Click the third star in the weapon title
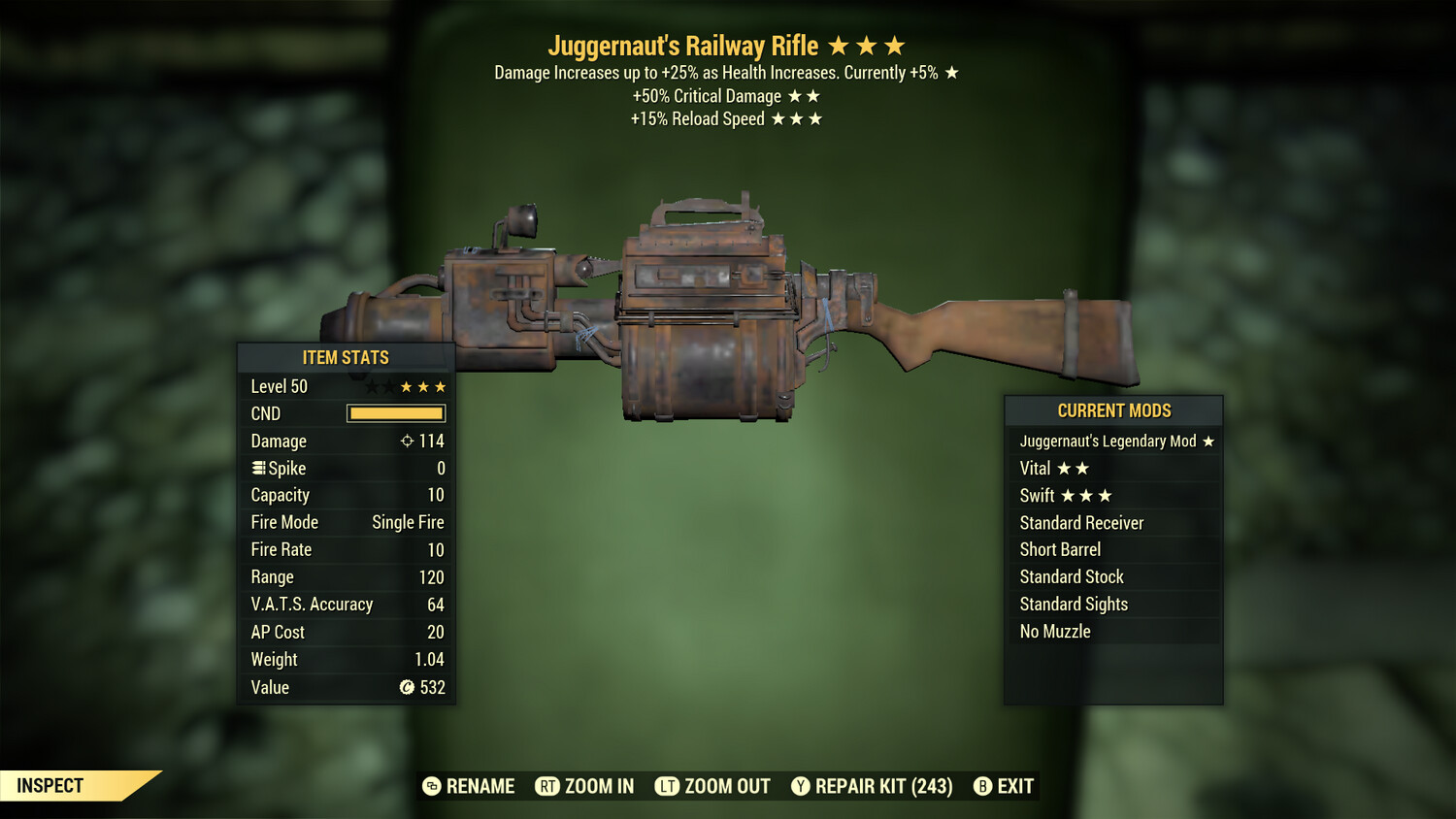Screen dimensions: 1456x819 (893, 45)
